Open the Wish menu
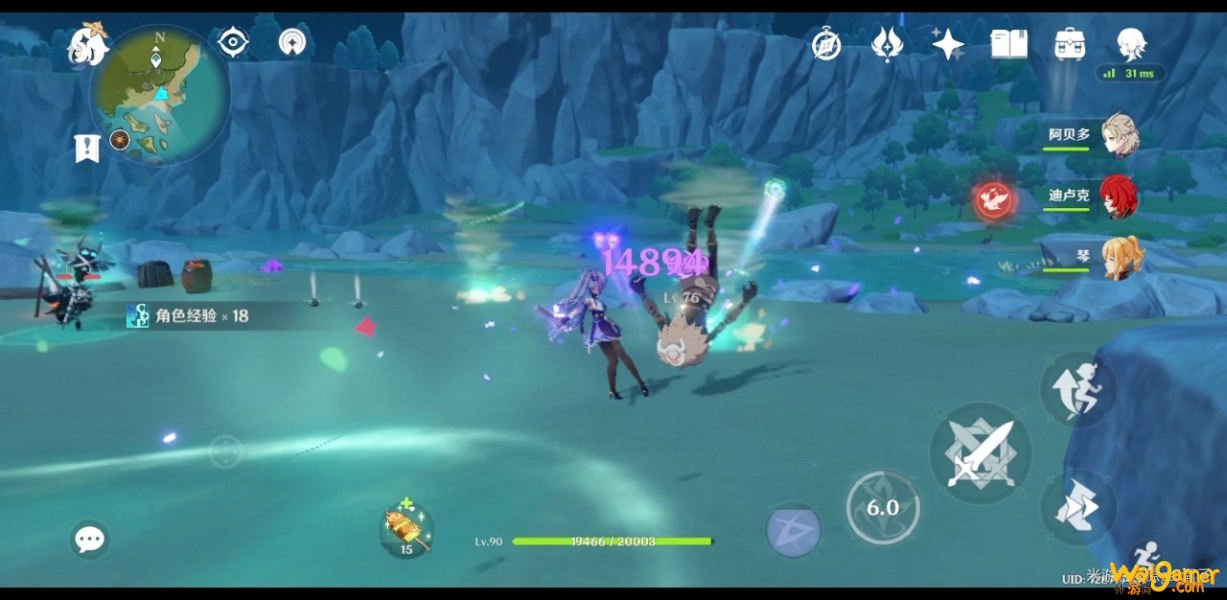 coord(887,44)
